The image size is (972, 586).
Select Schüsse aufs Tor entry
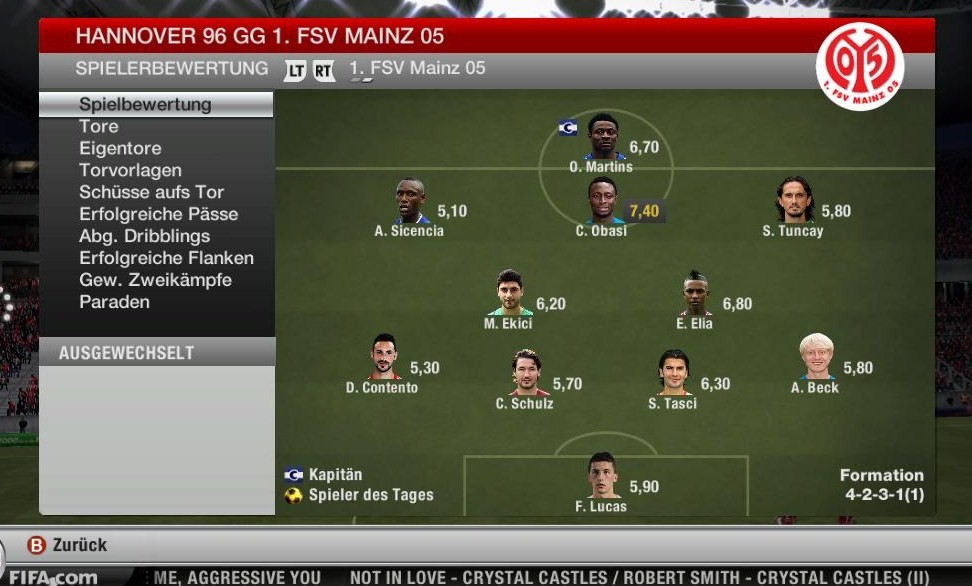click(x=151, y=192)
